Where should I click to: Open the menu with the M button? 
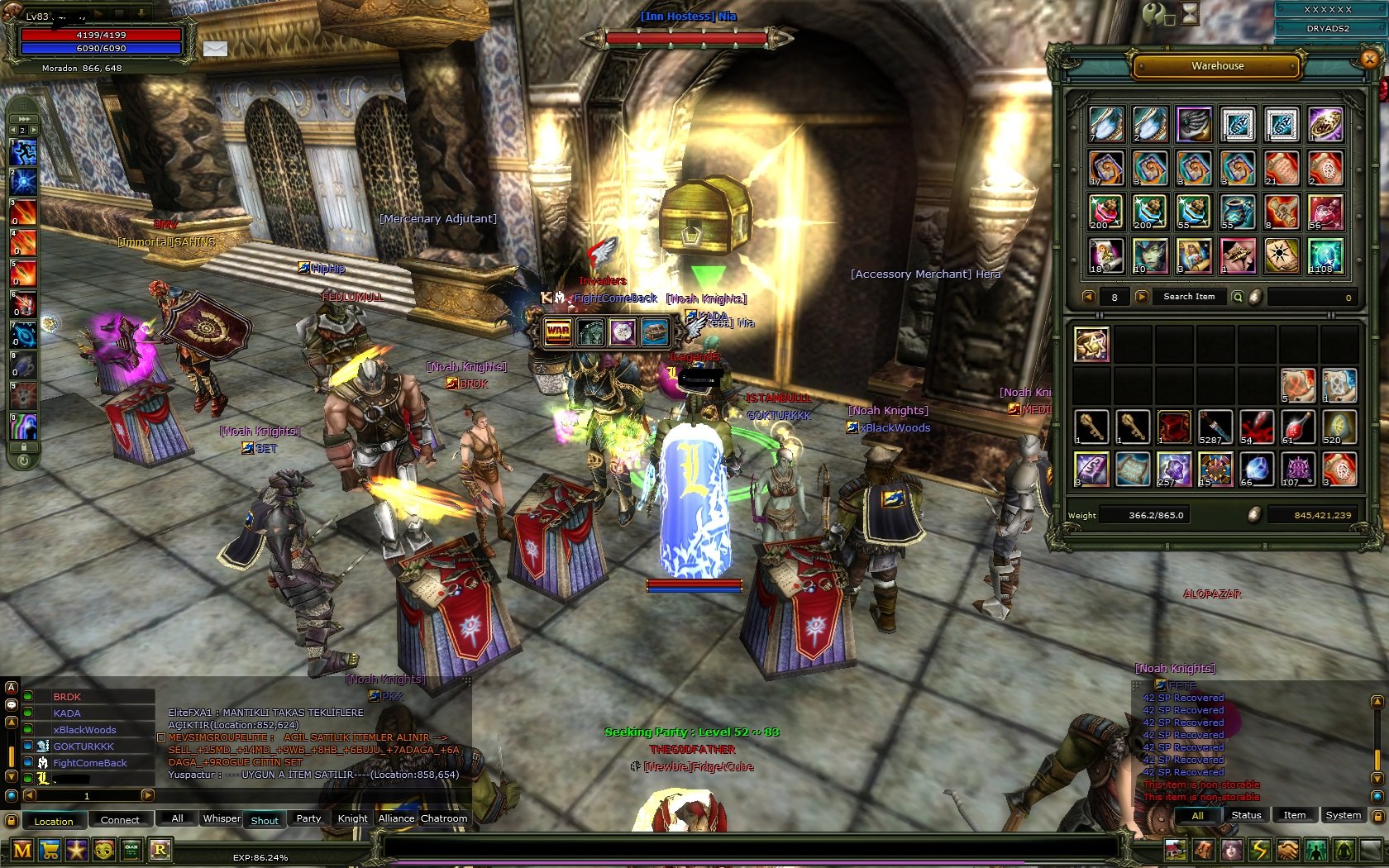pos(22,850)
